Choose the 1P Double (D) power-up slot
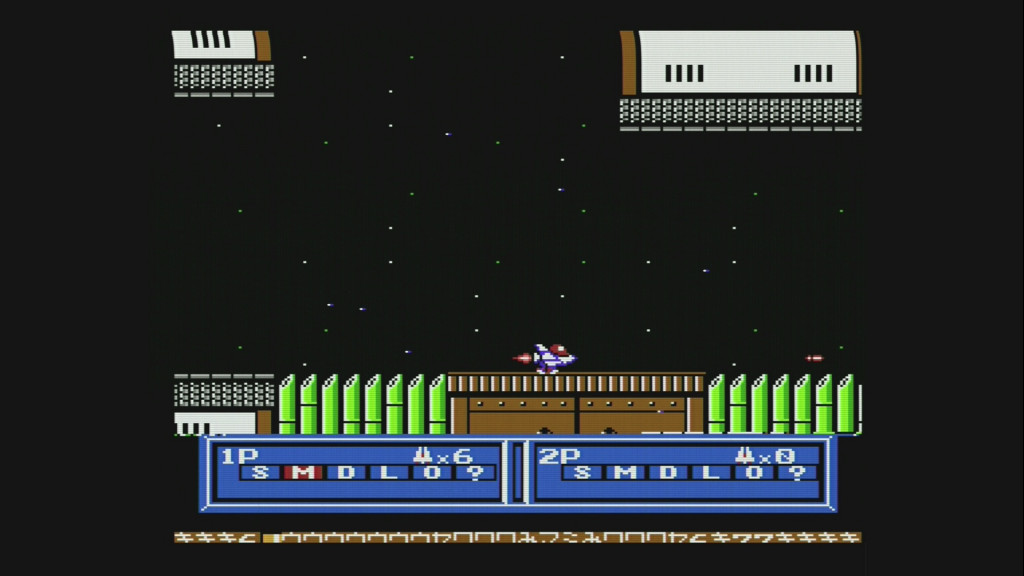1024x576 pixels. (x=346, y=473)
